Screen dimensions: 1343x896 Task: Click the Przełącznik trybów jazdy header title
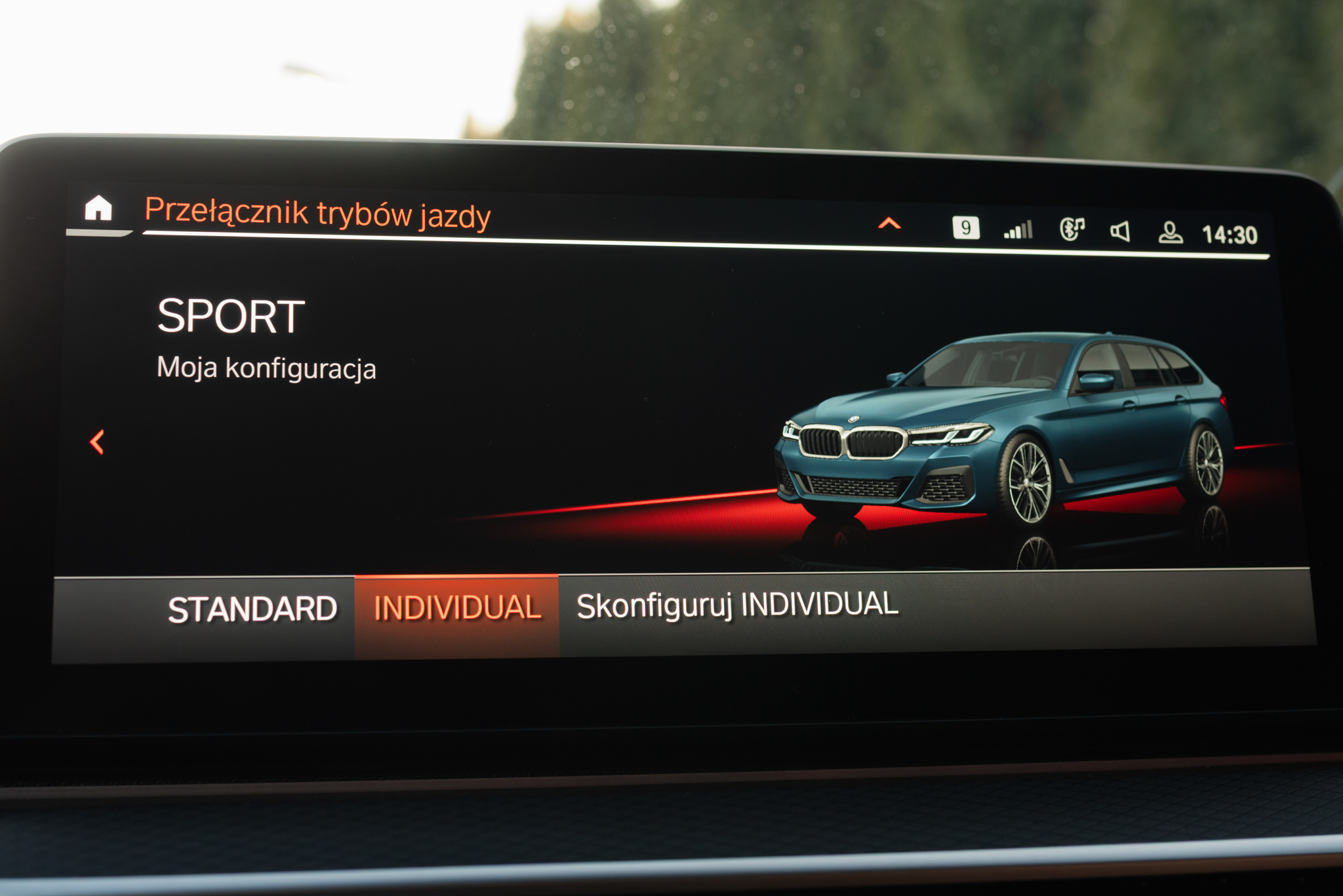click(x=318, y=212)
